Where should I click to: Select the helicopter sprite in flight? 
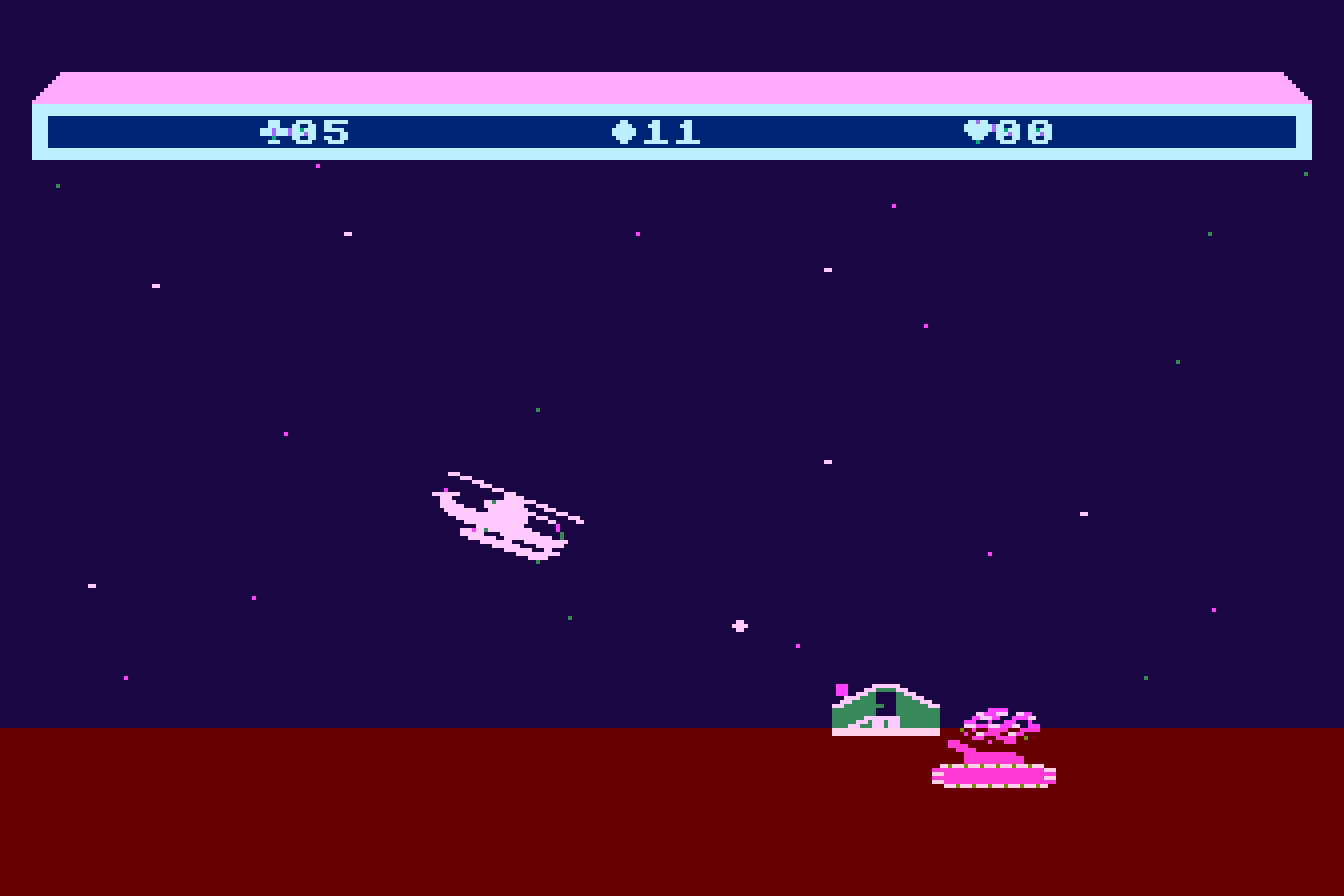coord(505,515)
